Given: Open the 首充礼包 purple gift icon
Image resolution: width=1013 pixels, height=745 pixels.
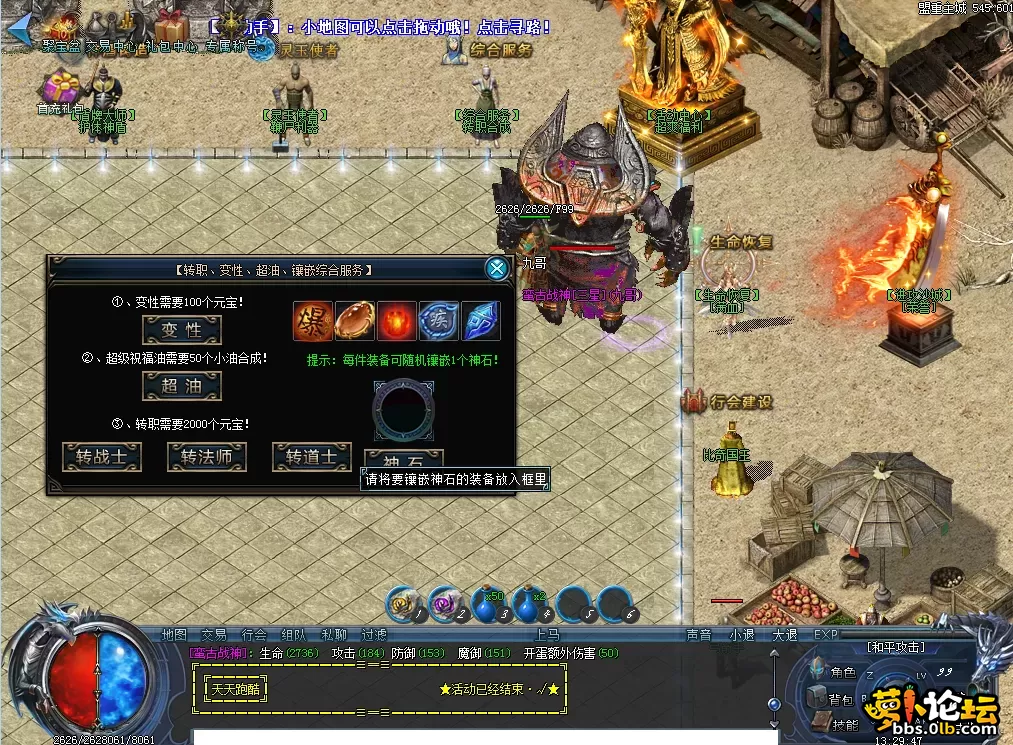Looking at the screenshot, I should 60,88.
